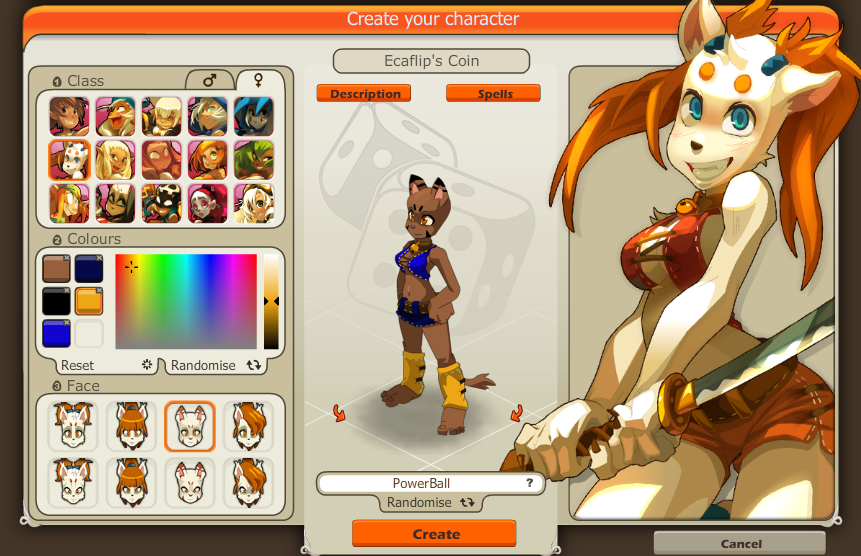Adjust the brightness slider beside the colour picker
Image resolution: width=861 pixels, height=556 pixels.
pos(271,301)
